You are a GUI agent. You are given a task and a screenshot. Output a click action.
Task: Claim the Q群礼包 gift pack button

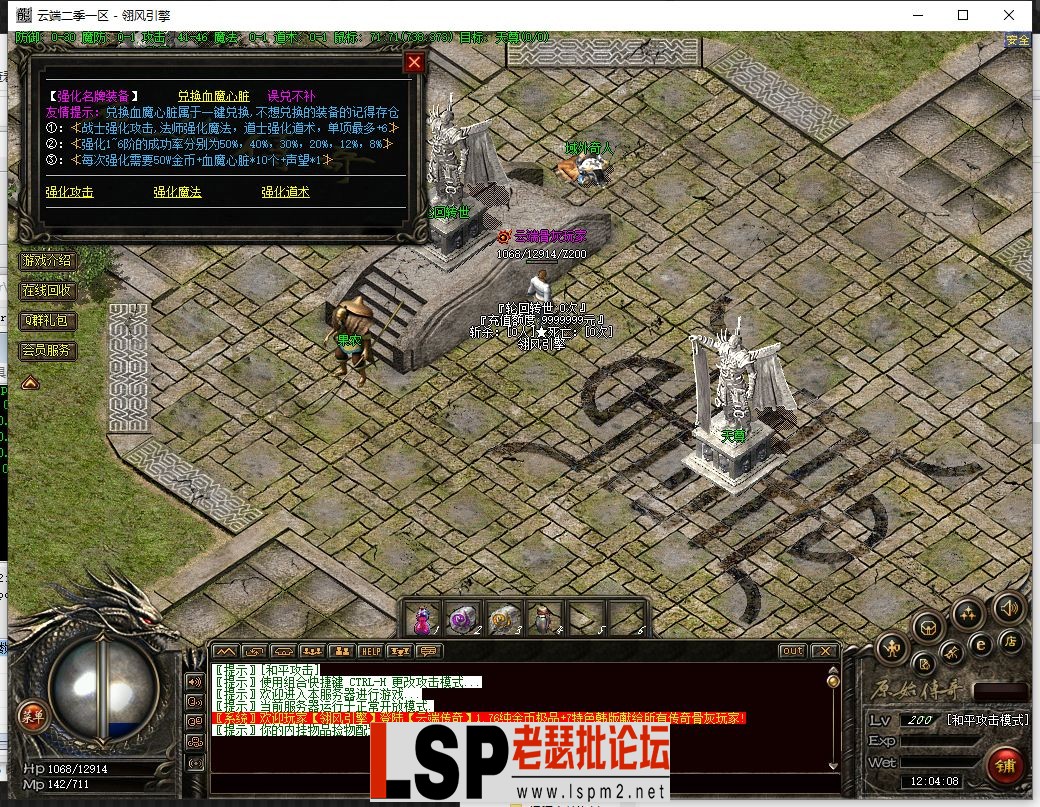point(47,321)
